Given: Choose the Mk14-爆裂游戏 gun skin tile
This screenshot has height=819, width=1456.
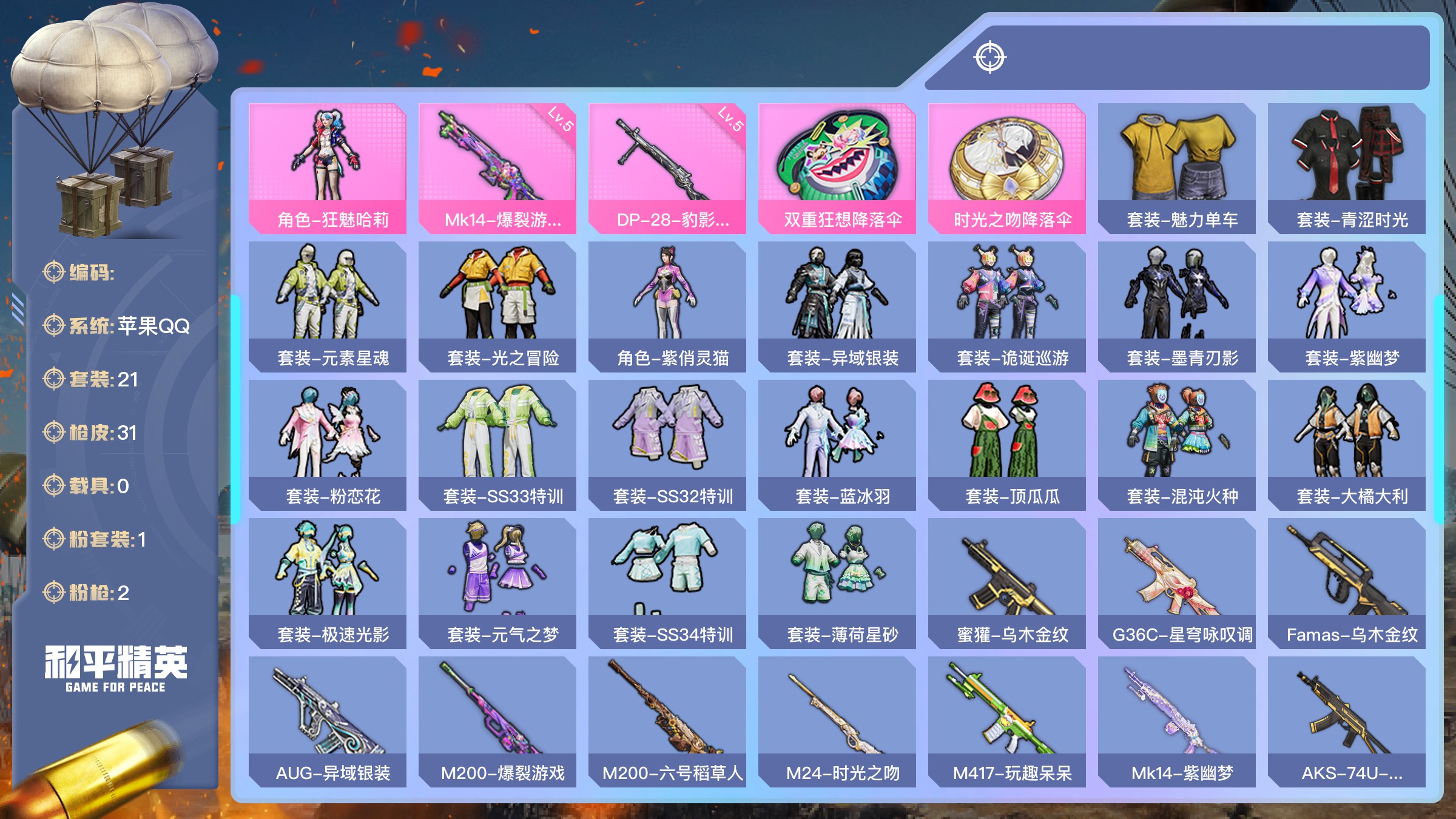Looking at the screenshot, I should 497,168.
